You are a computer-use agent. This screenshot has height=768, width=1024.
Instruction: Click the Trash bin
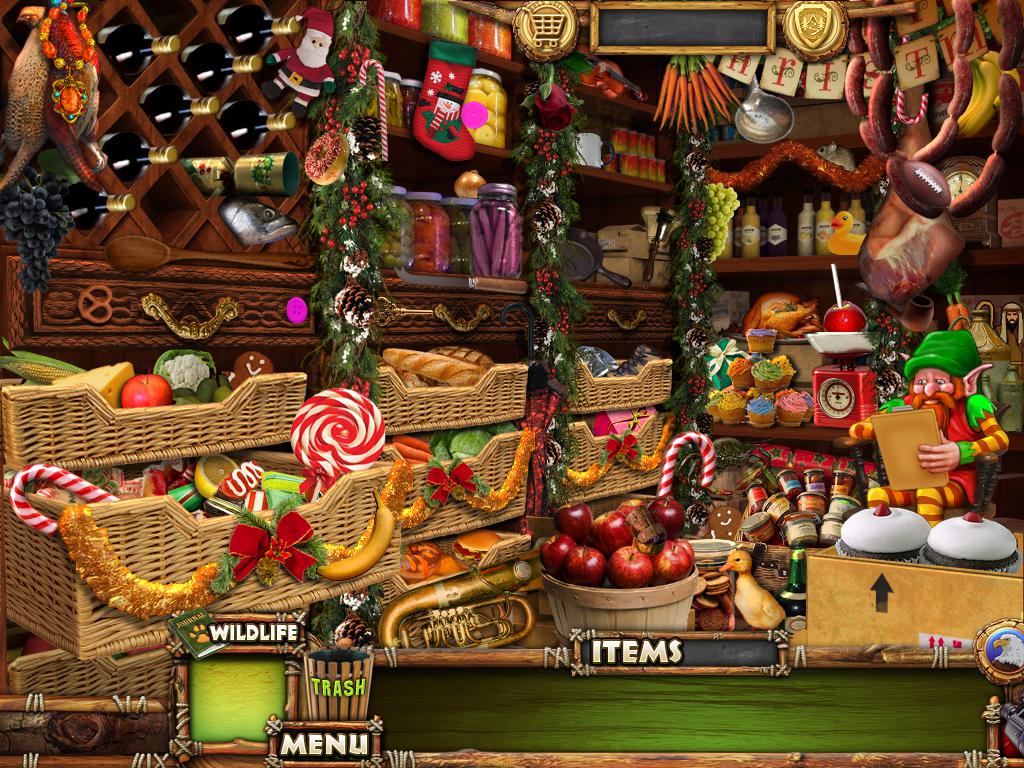(337, 684)
